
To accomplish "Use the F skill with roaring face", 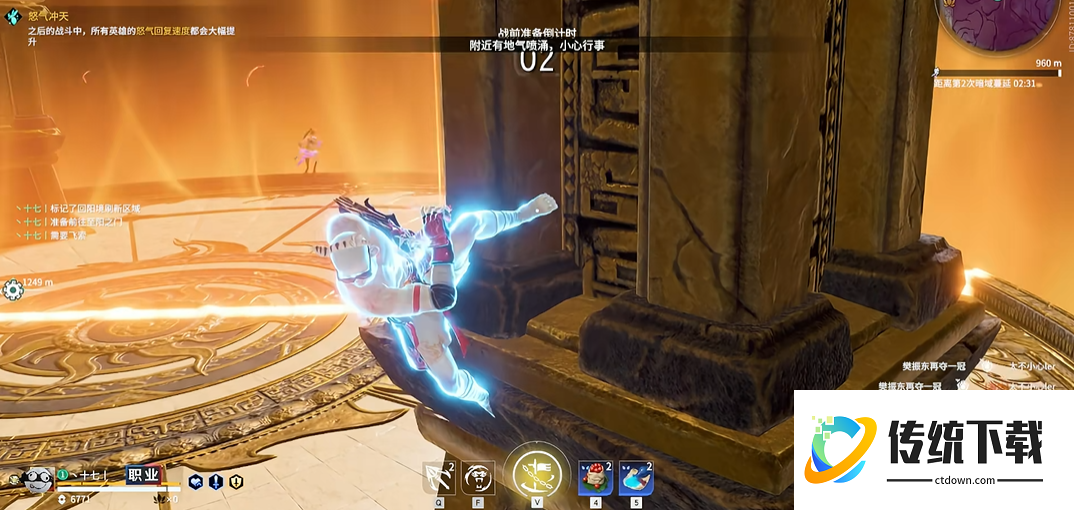I will tap(479, 479).
